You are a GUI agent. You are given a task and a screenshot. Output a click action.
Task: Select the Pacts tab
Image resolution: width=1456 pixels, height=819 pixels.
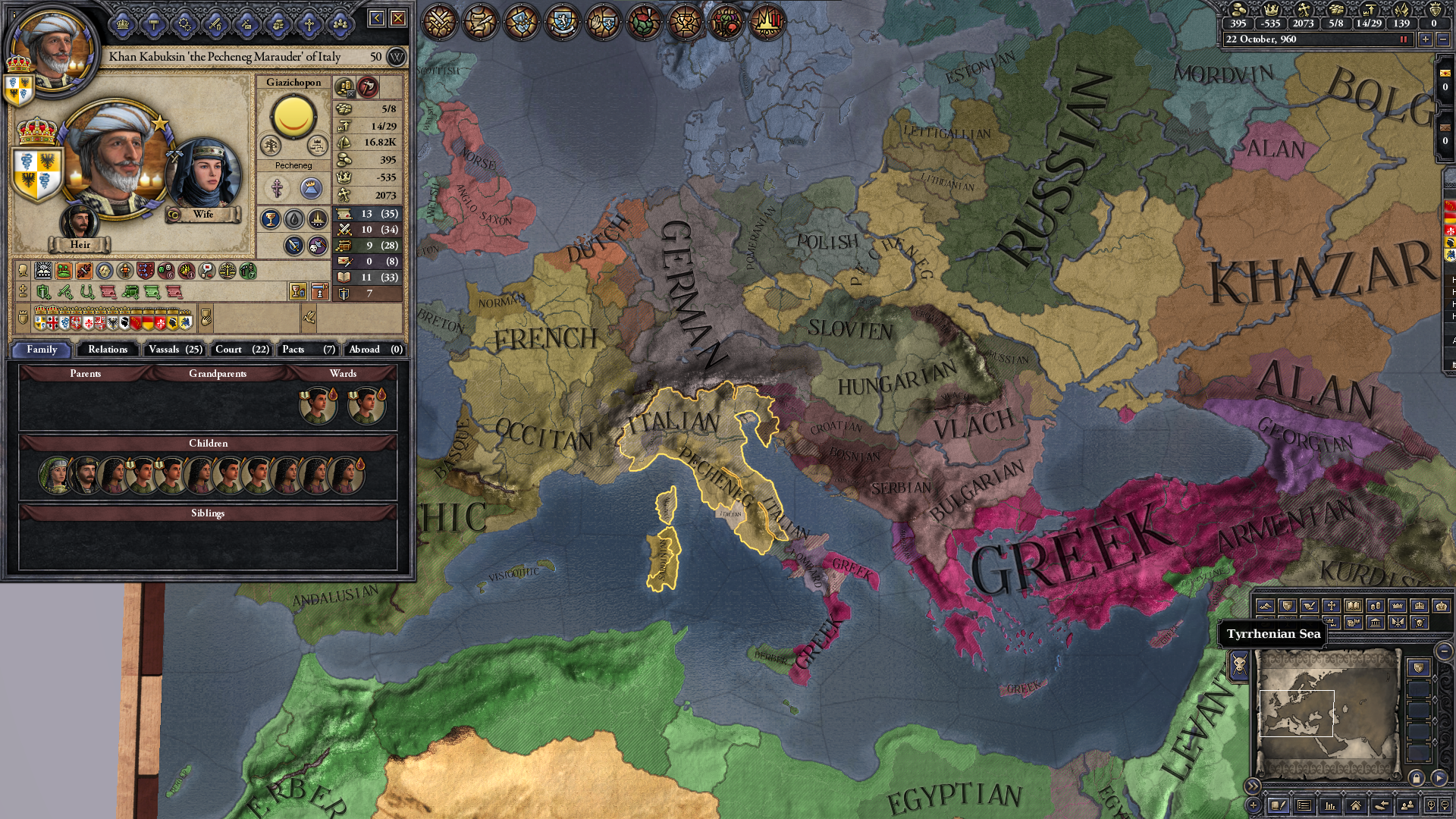[x=308, y=350]
